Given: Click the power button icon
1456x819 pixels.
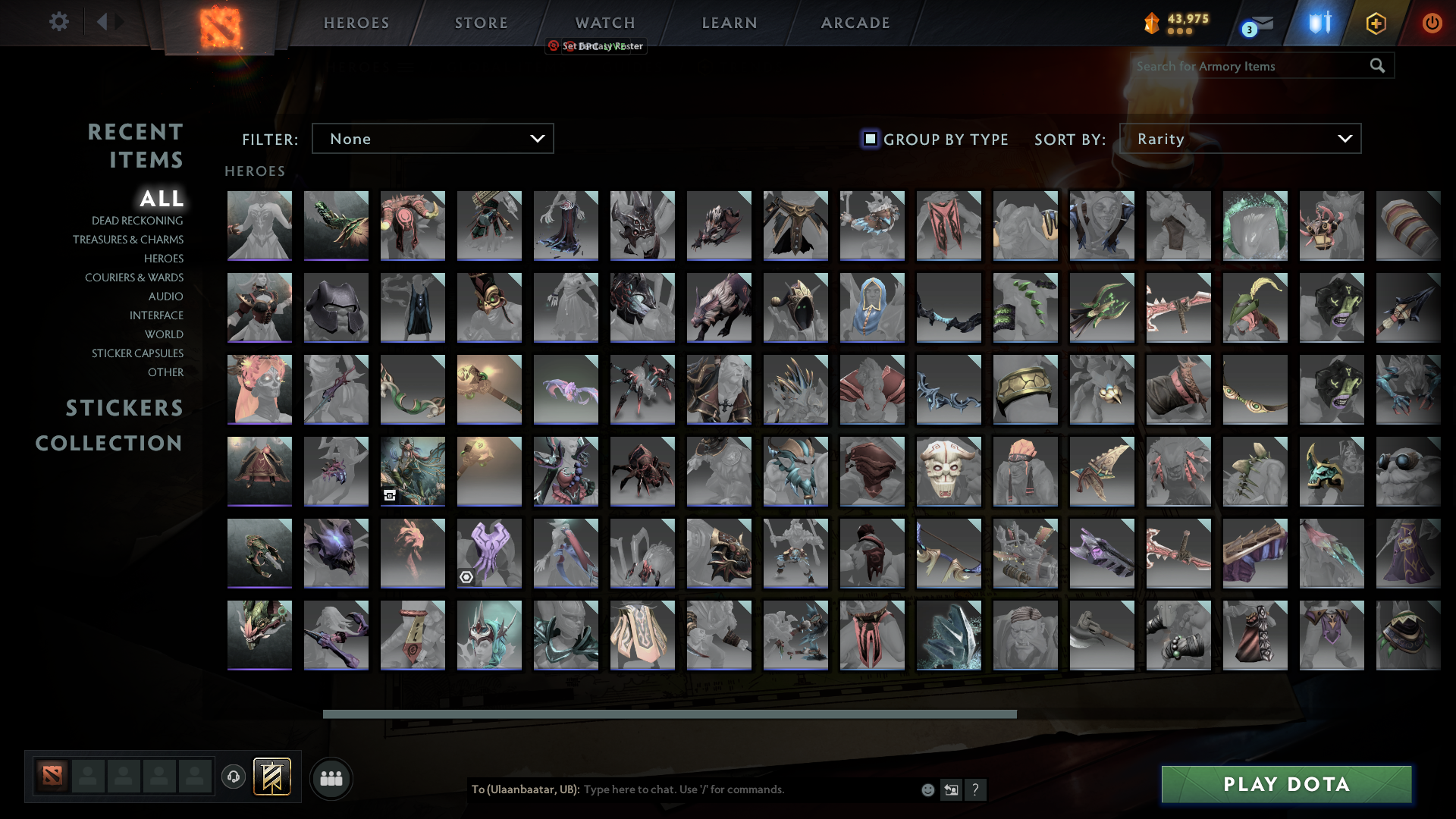Looking at the screenshot, I should 1432,24.
